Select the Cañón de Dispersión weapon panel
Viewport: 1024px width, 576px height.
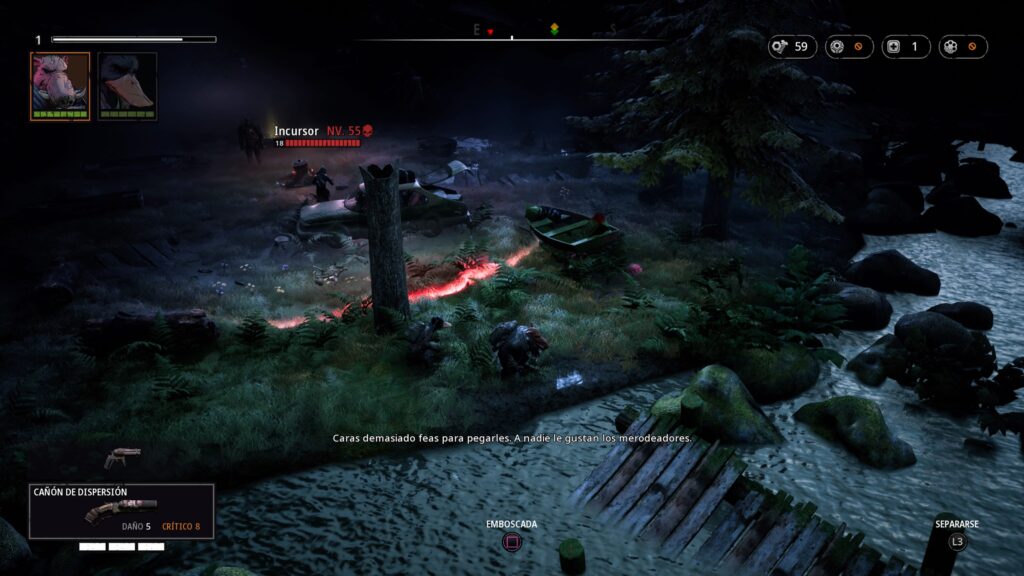(x=121, y=511)
